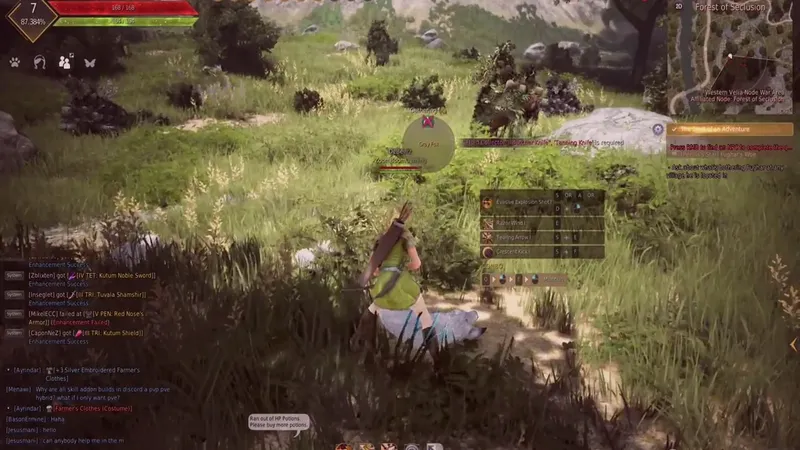The width and height of the screenshot is (800, 450).
Task: Click the horseshoe mount icon
Action: tap(40, 62)
